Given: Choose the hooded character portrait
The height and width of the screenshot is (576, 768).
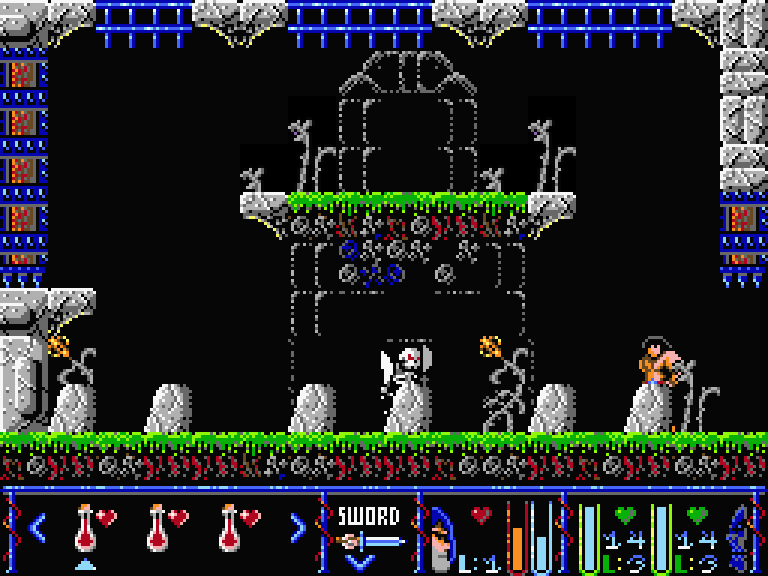Looking at the screenshot, I should tap(441, 539).
